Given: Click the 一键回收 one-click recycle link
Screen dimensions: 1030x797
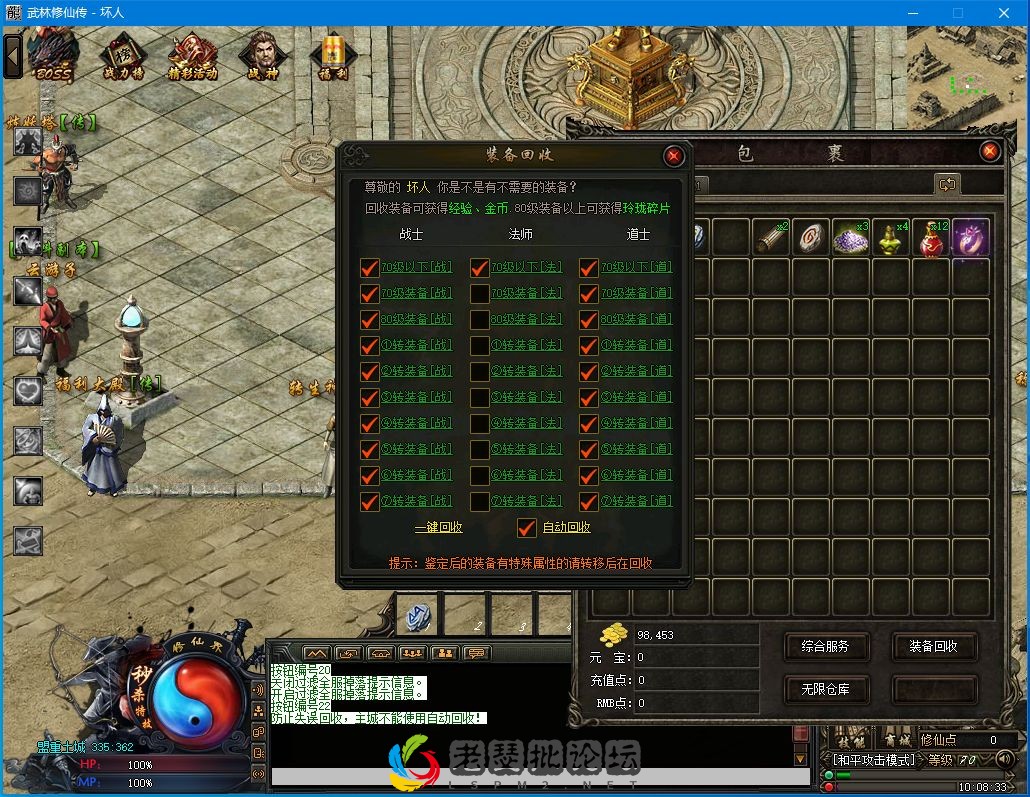Looking at the screenshot, I should coord(439,527).
